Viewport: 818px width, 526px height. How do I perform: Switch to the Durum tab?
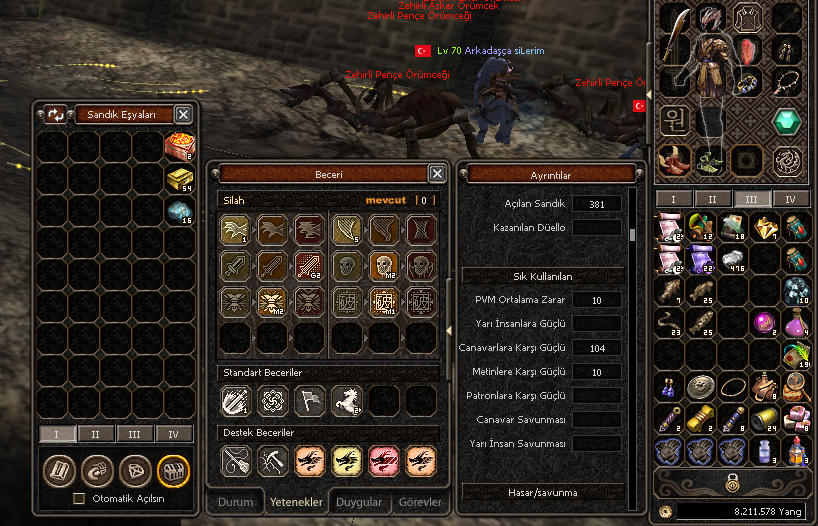pyautogui.click(x=235, y=503)
